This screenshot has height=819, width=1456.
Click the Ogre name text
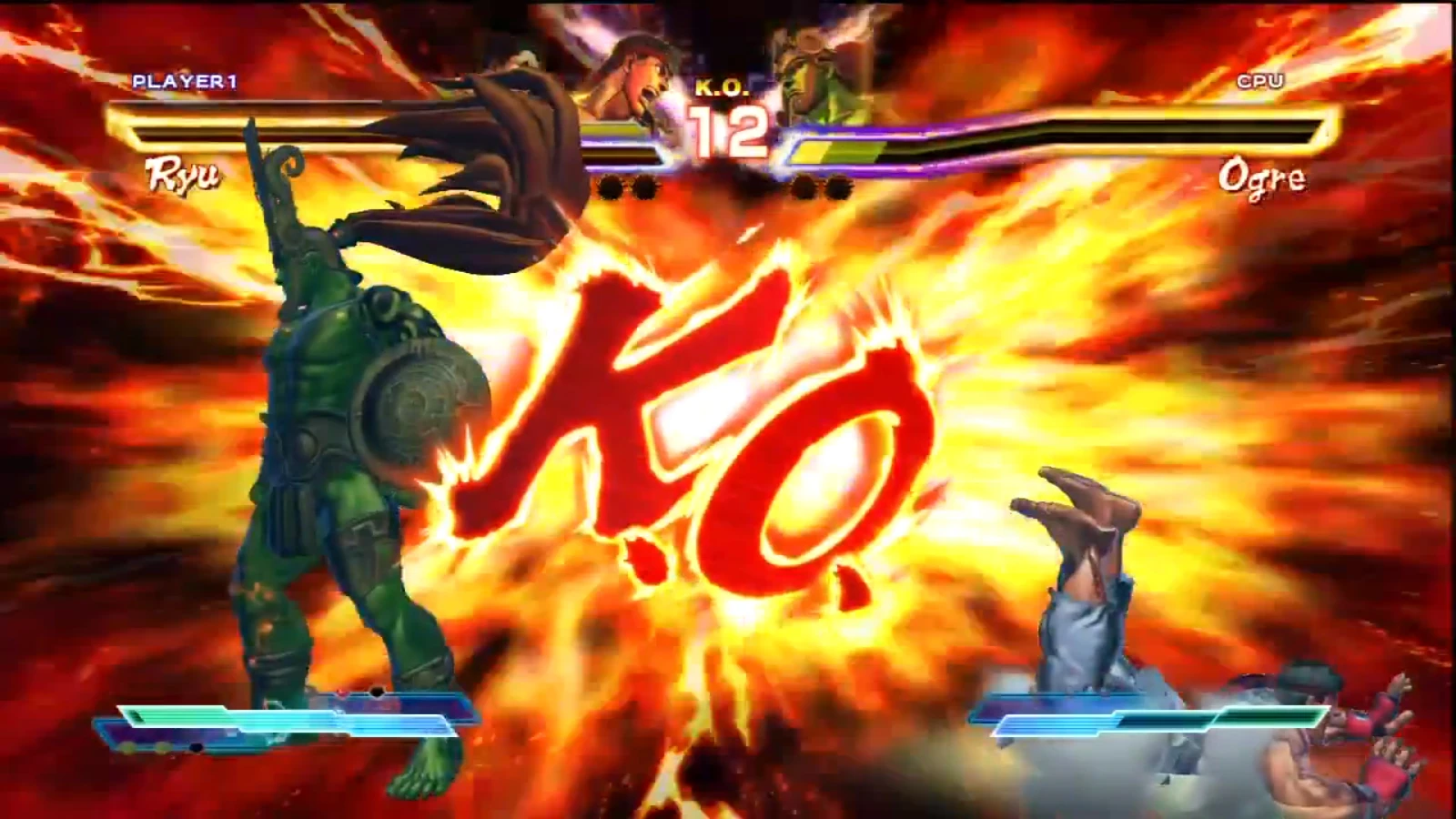(x=1264, y=179)
